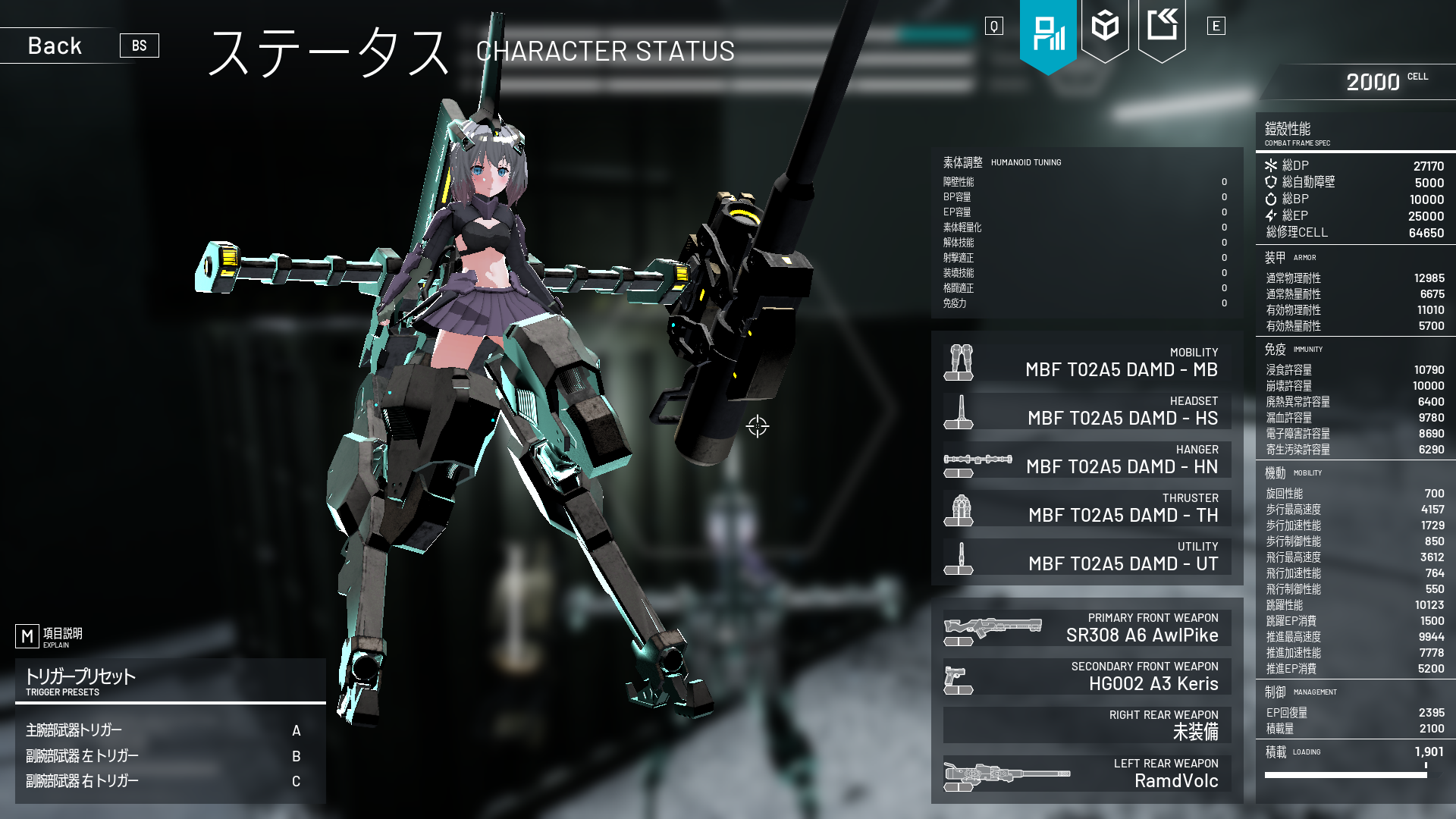Click the main arm weapon trigger row

point(170,730)
